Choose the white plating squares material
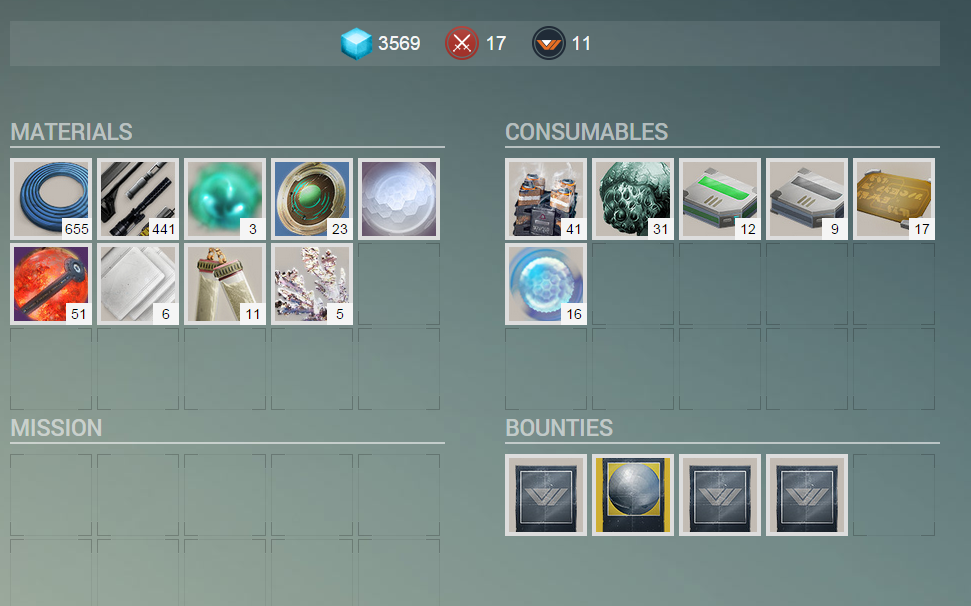Image resolution: width=971 pixels, height=606 pixels. pyautogui.click(x=138, y=285)
